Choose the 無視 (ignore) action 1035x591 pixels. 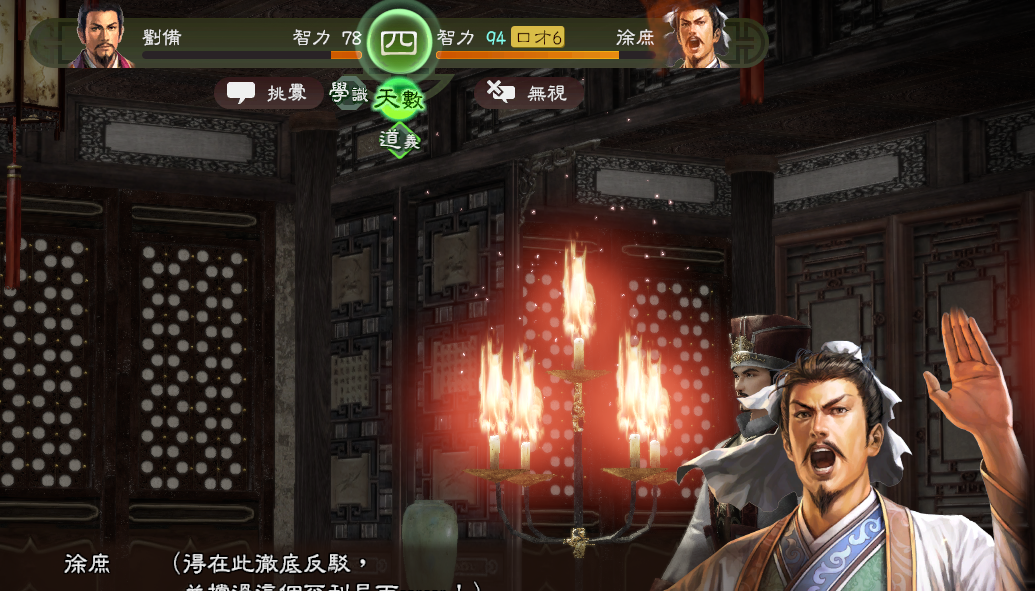[x=529, y=93]
